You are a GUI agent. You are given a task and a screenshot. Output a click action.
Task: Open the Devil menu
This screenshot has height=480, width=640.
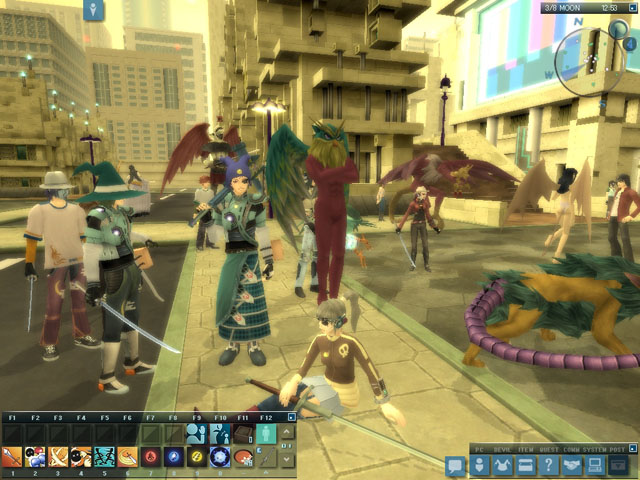point(501,465)
